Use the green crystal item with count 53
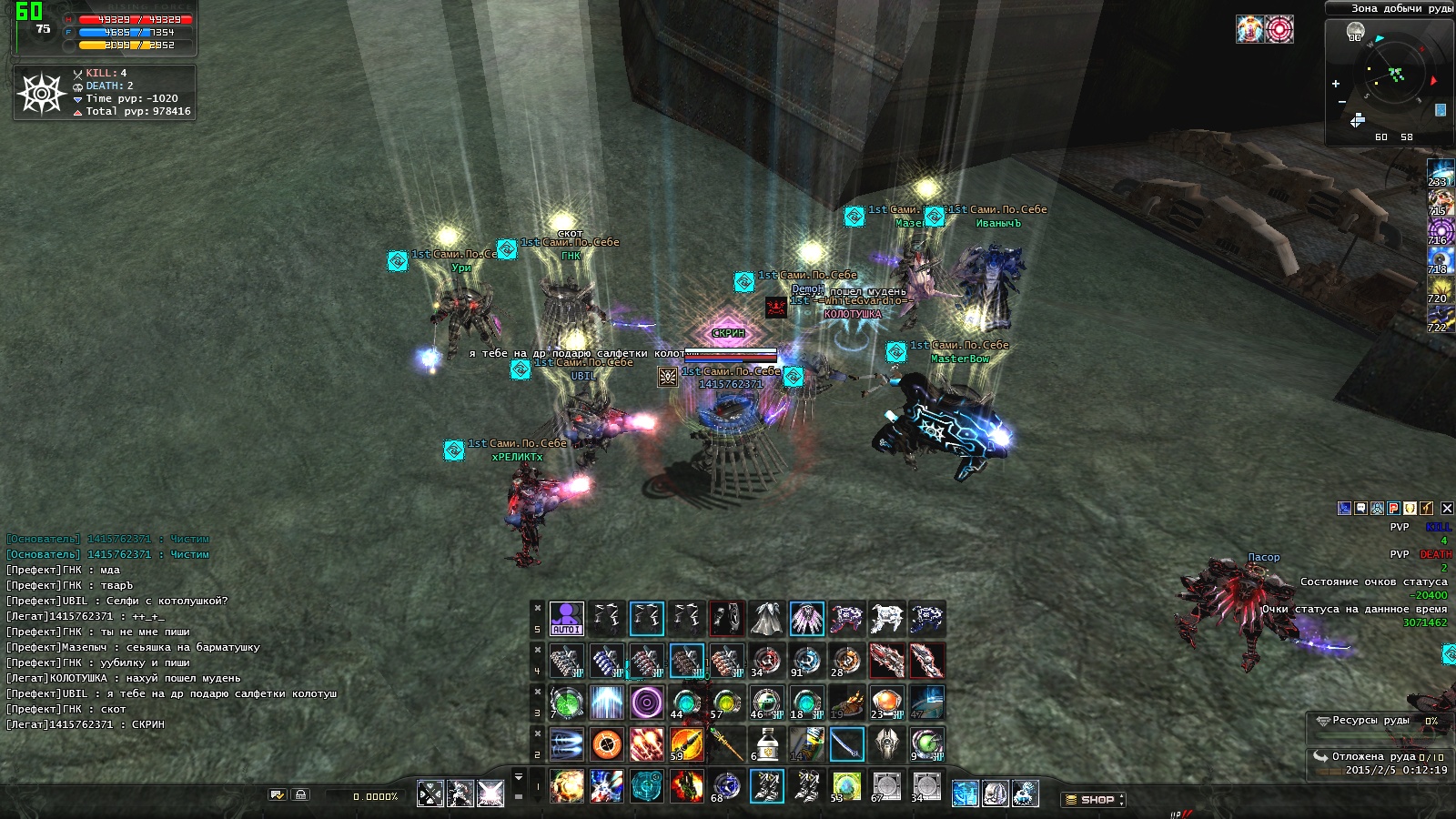The image size is (1456, 819). (846, 785)
